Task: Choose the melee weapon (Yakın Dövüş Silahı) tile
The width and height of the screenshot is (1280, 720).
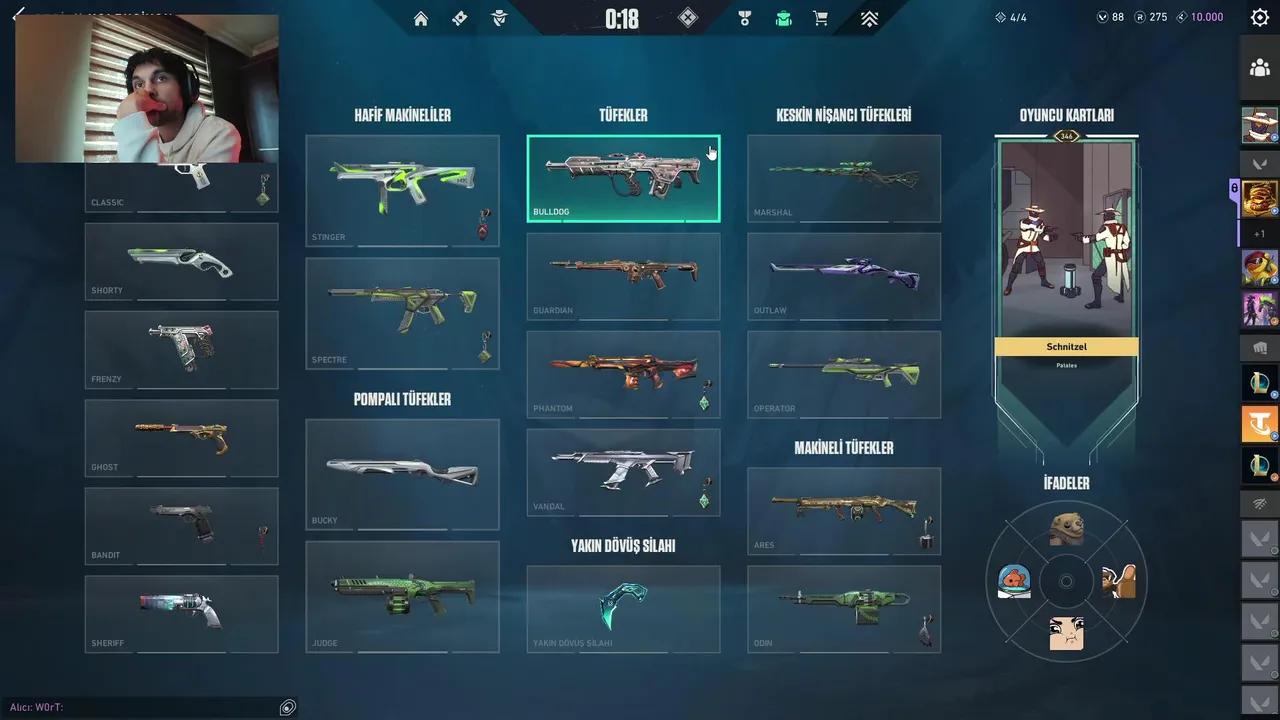Action: [x=623, y=609]
